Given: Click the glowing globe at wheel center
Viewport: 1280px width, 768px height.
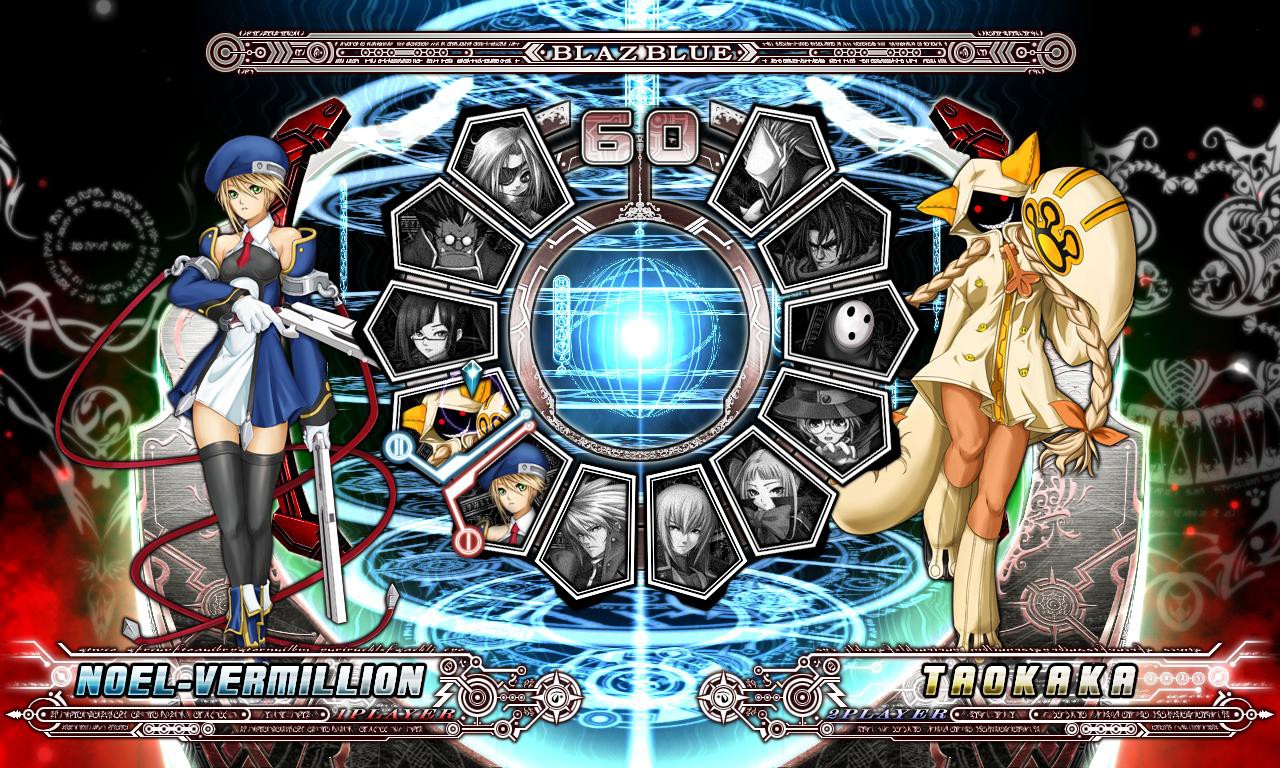Looking at the screenshot, I should (640, 340).
